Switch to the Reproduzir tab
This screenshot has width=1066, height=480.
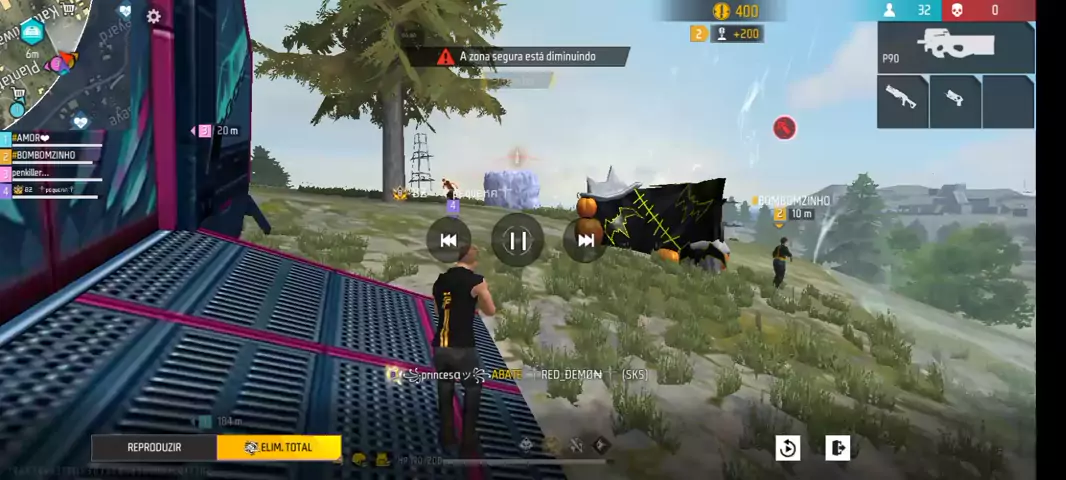click(x=154, y=447)
